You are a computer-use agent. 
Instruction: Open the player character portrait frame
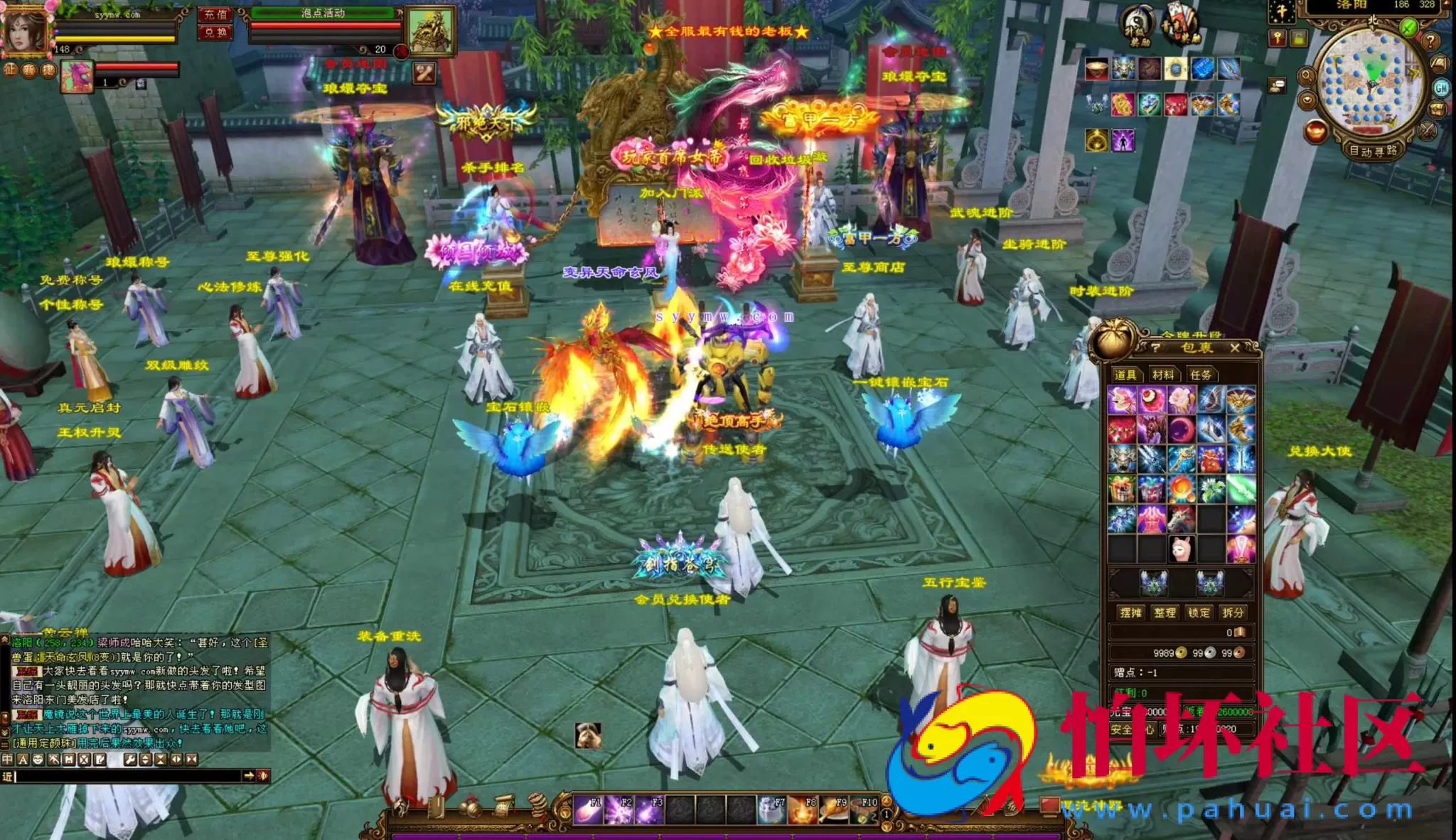(26, 30)
